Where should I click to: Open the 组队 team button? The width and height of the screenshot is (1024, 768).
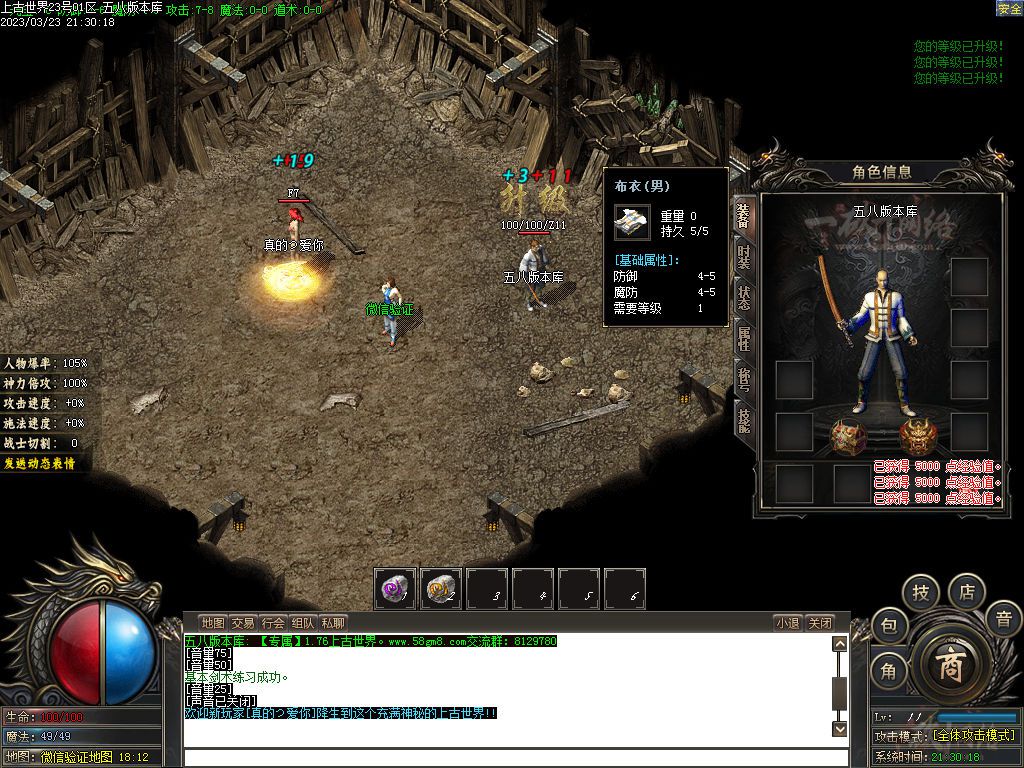tap(303, 623)
